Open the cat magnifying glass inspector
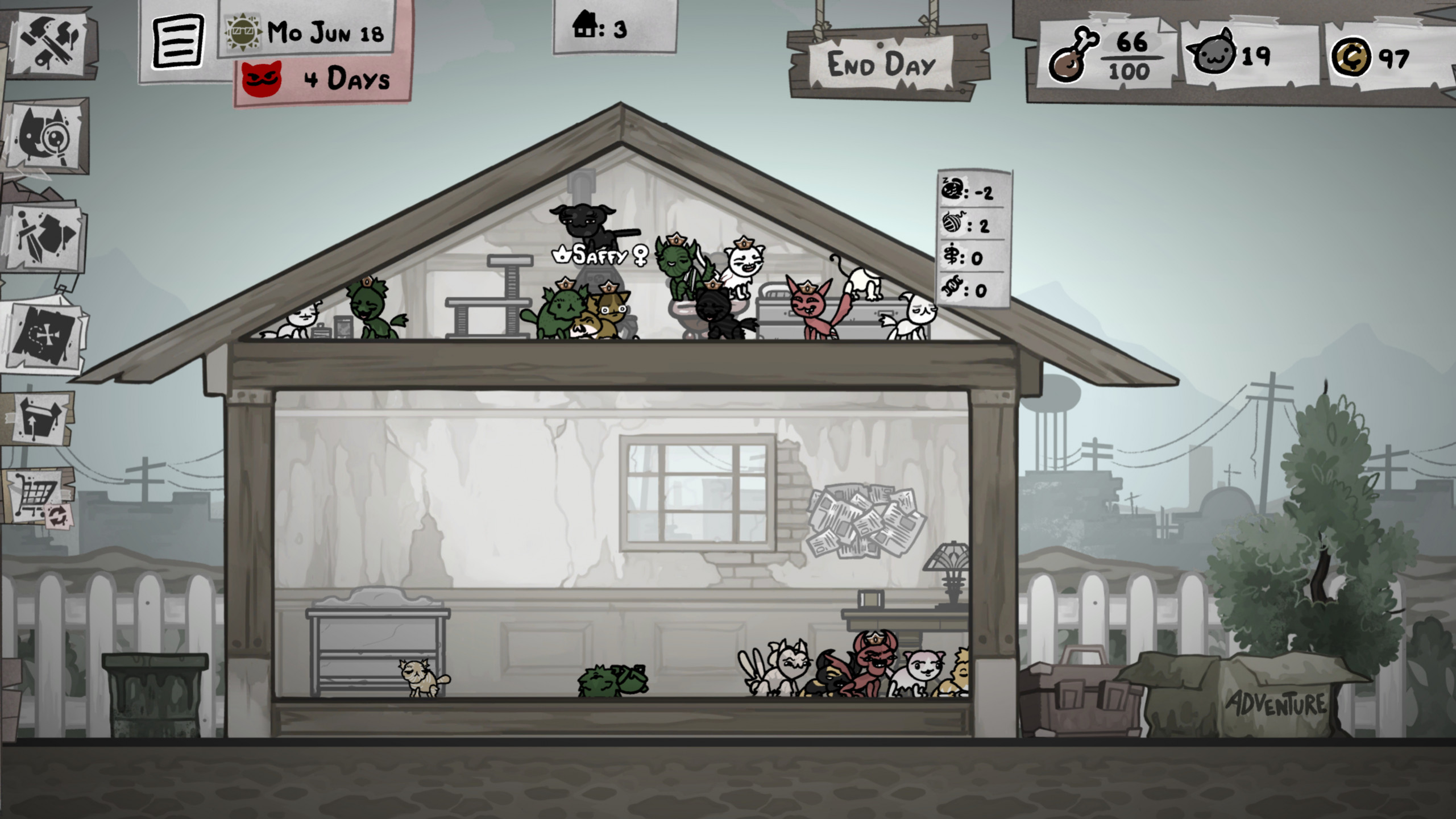Viewport: 1456px width, 819px height. (45, 136)
